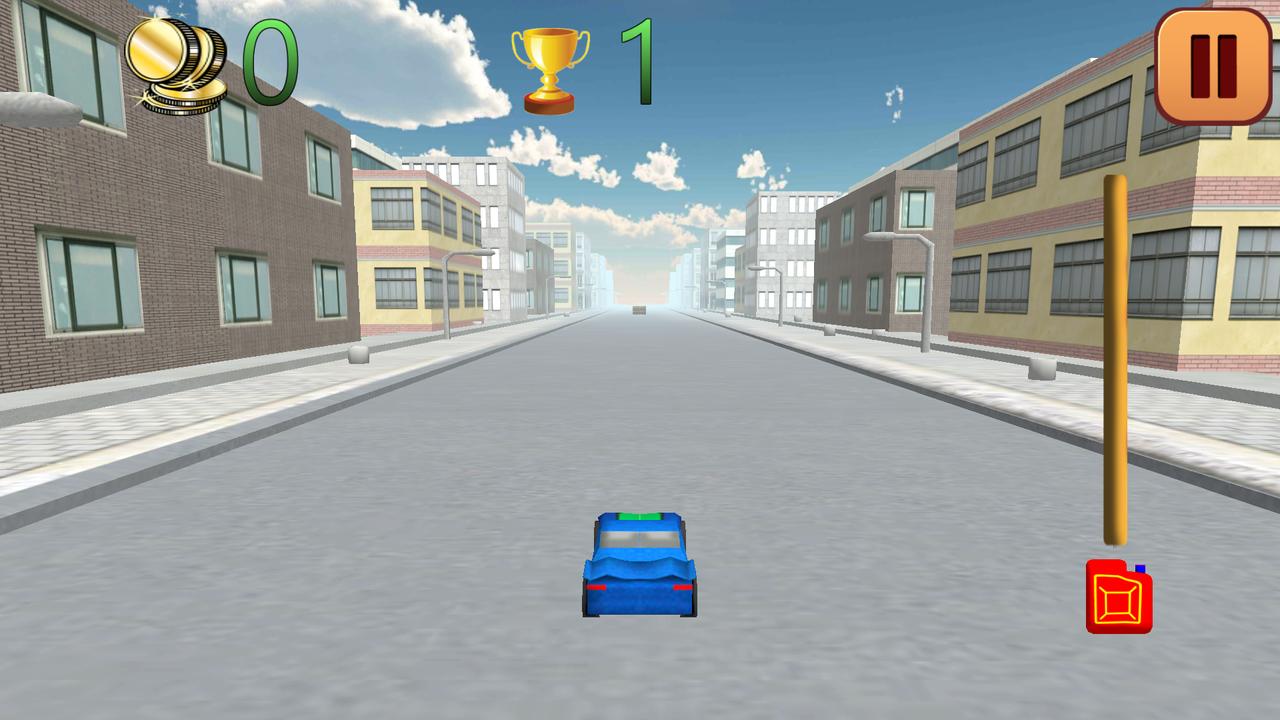Tap the distant vehicle on the road

[637, 310]
